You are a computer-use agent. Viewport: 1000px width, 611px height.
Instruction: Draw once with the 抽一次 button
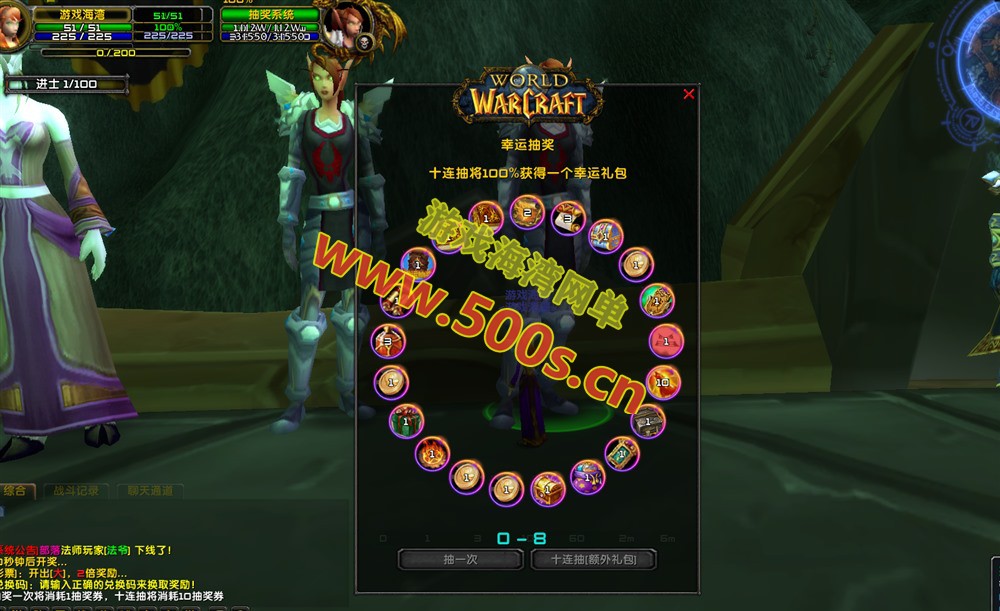(461, 560)
